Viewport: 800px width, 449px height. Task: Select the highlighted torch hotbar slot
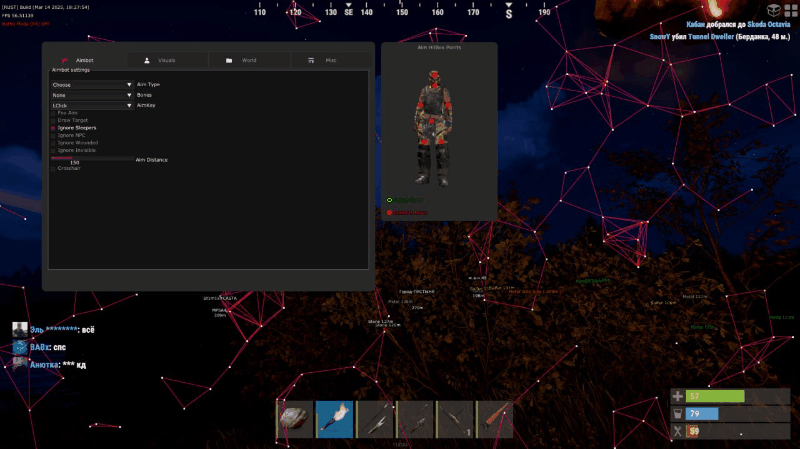[335, 419]
